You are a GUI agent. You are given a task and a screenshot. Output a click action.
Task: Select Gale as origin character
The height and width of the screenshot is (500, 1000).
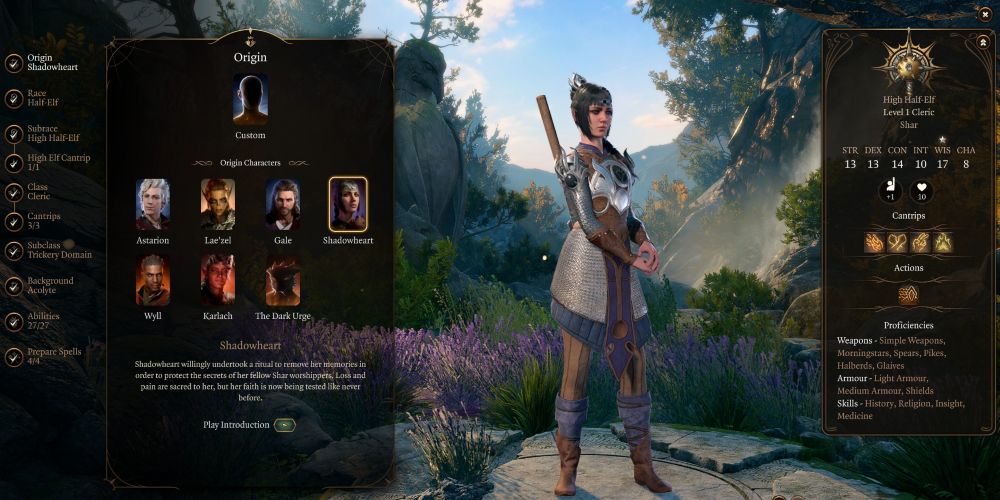(x=283, y=205)
